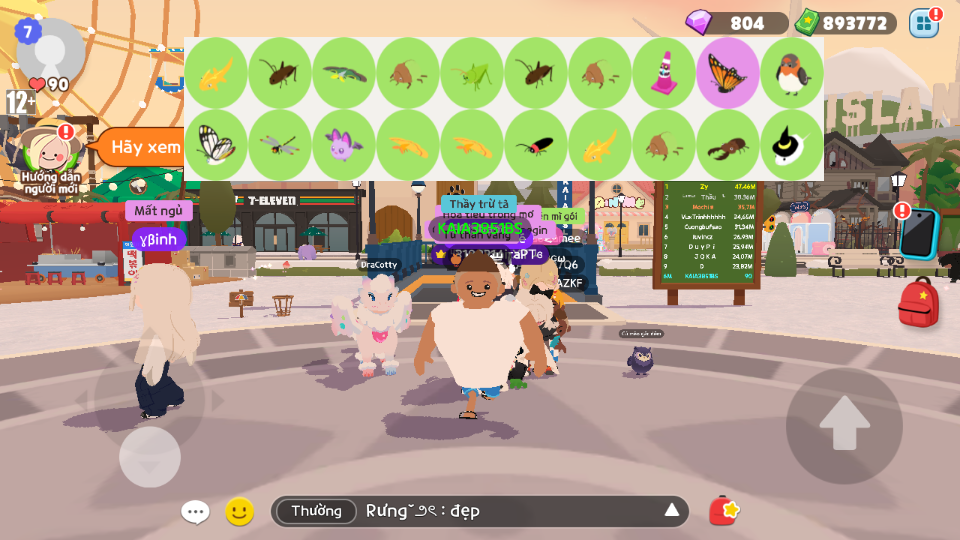Select the monarch butterfly in the purple slot
960x540 pixels.
pos(728,73)
